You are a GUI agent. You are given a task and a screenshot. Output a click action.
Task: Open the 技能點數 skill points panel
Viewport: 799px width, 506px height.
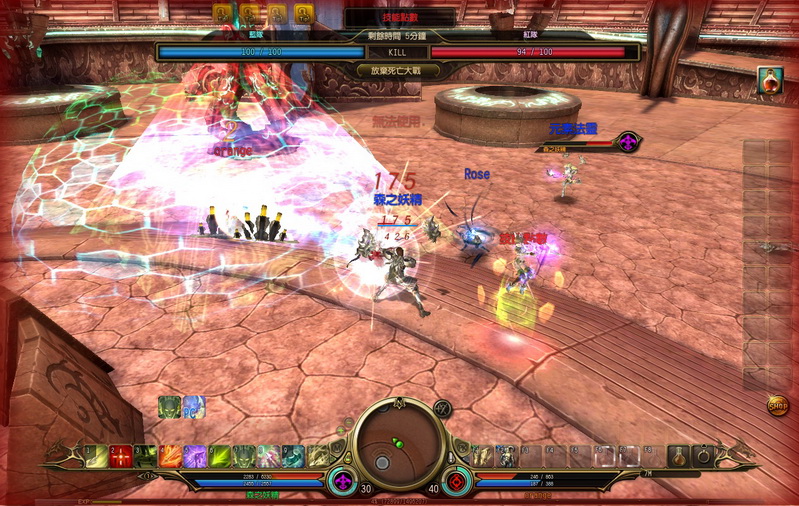[400, 17]
